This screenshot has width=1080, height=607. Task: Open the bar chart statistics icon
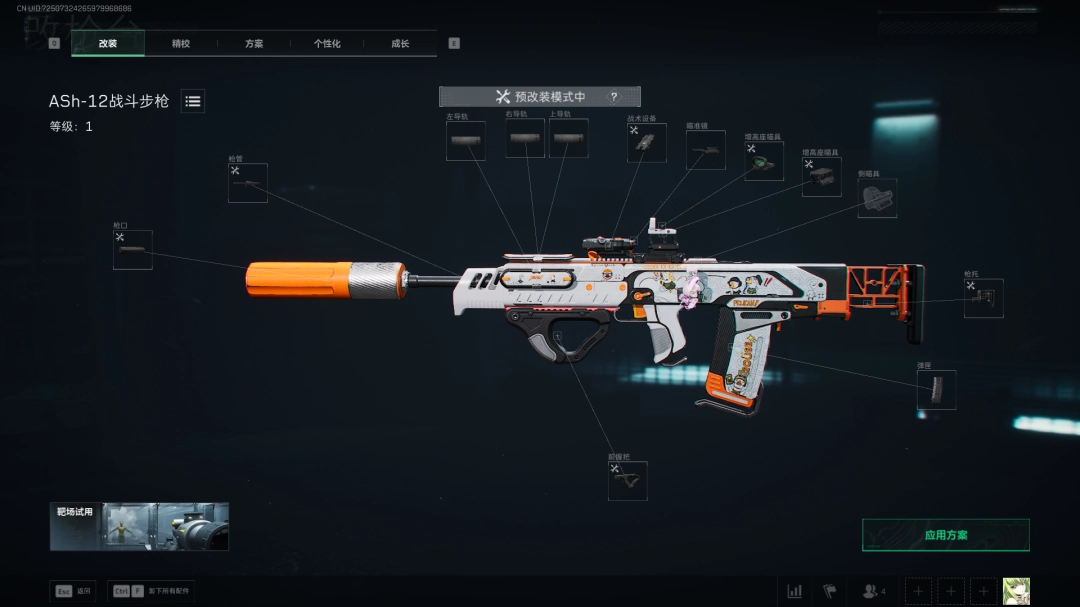[795, 591]
